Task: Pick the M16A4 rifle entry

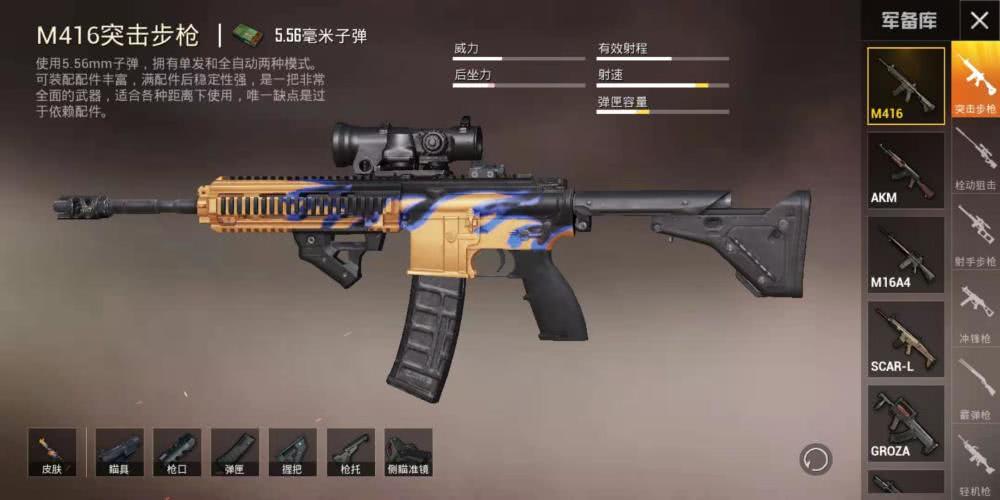Action: pyautogui.click(x=905, y=254)
